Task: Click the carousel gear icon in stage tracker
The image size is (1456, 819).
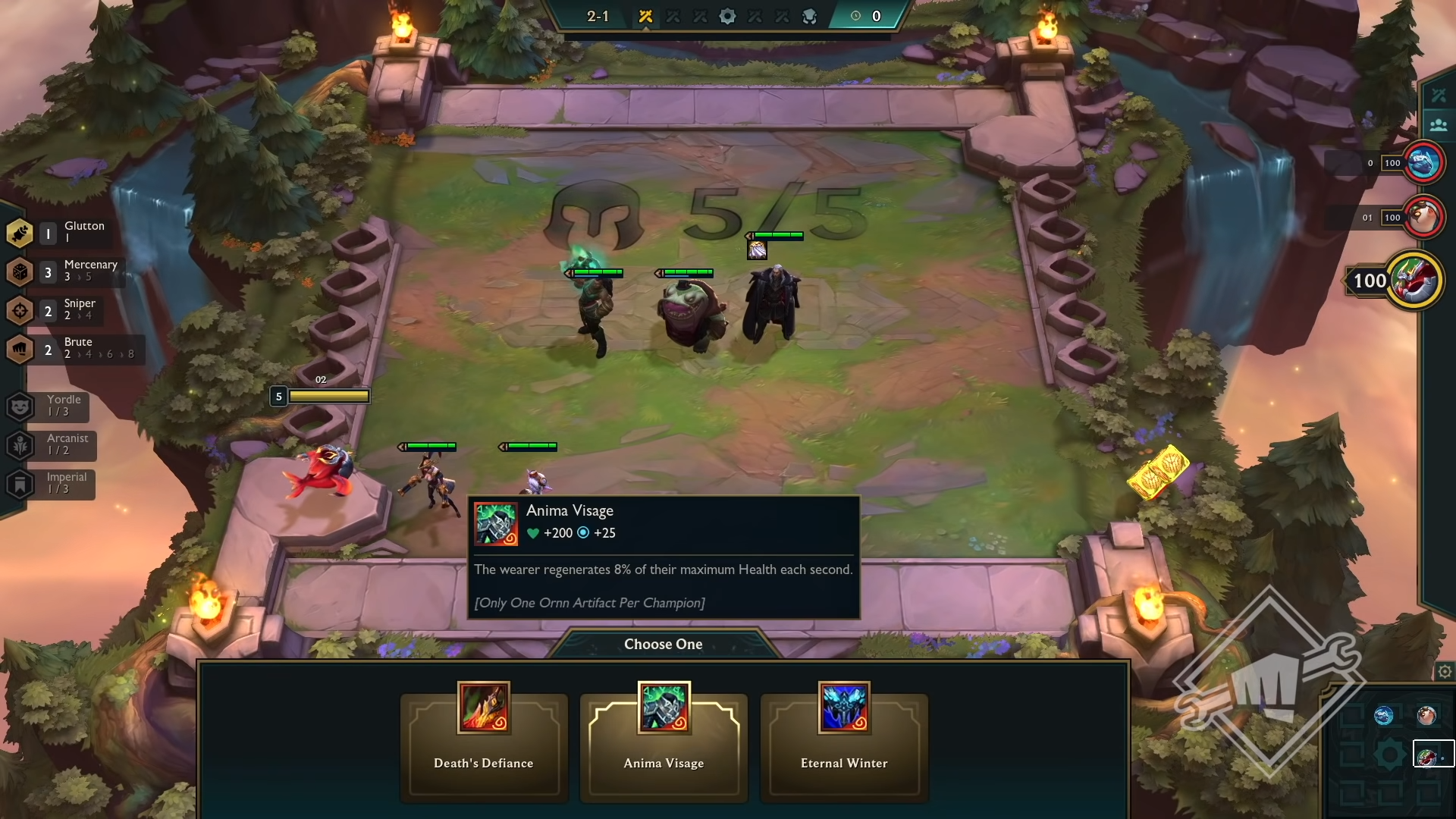Action: coord(727,16)
